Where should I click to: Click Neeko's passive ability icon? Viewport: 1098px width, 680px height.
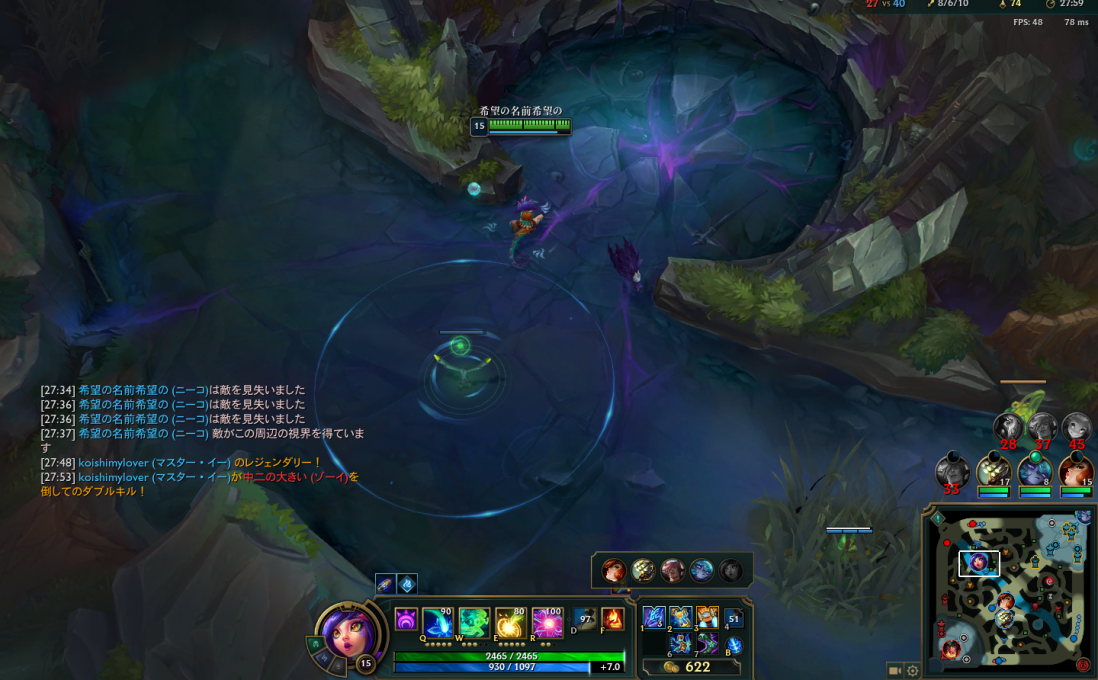406,620
